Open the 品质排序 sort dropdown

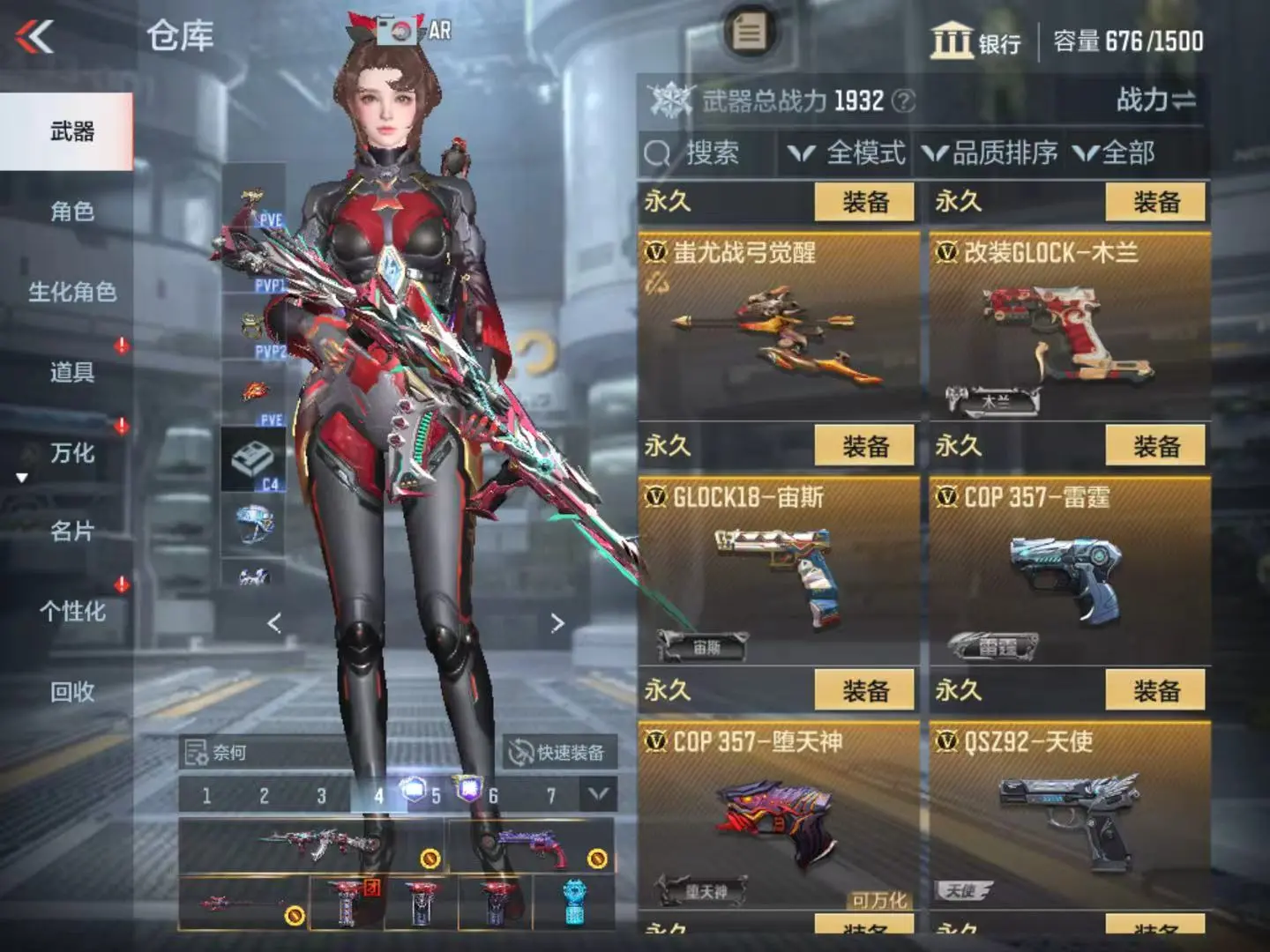pyautogui.click(x=990, y=153)
